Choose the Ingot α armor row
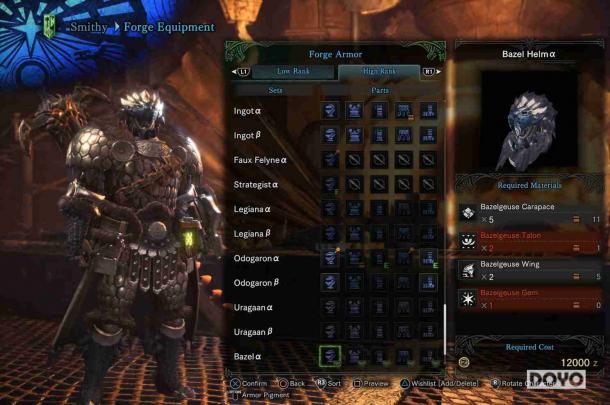This screenshot has width=610, height=405. (x=260, y=110)
